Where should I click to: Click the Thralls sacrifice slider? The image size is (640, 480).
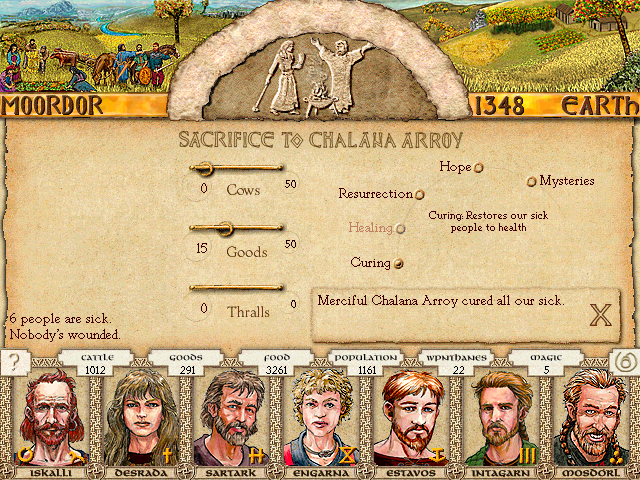[x=236, y=288]
